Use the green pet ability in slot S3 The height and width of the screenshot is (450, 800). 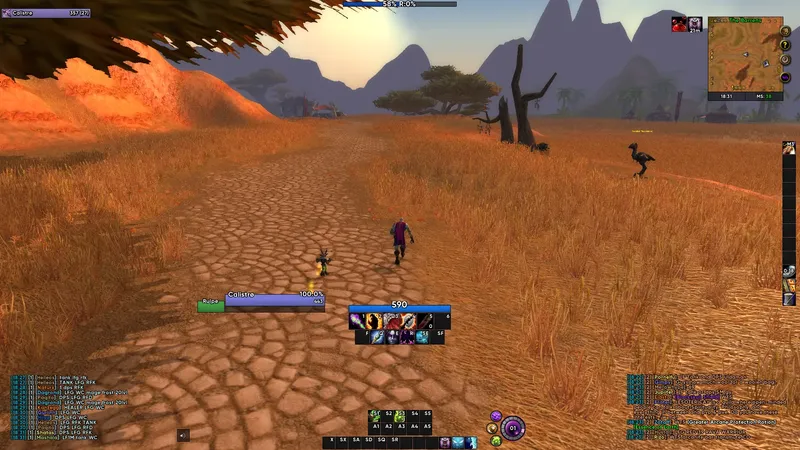coord(400,415)
